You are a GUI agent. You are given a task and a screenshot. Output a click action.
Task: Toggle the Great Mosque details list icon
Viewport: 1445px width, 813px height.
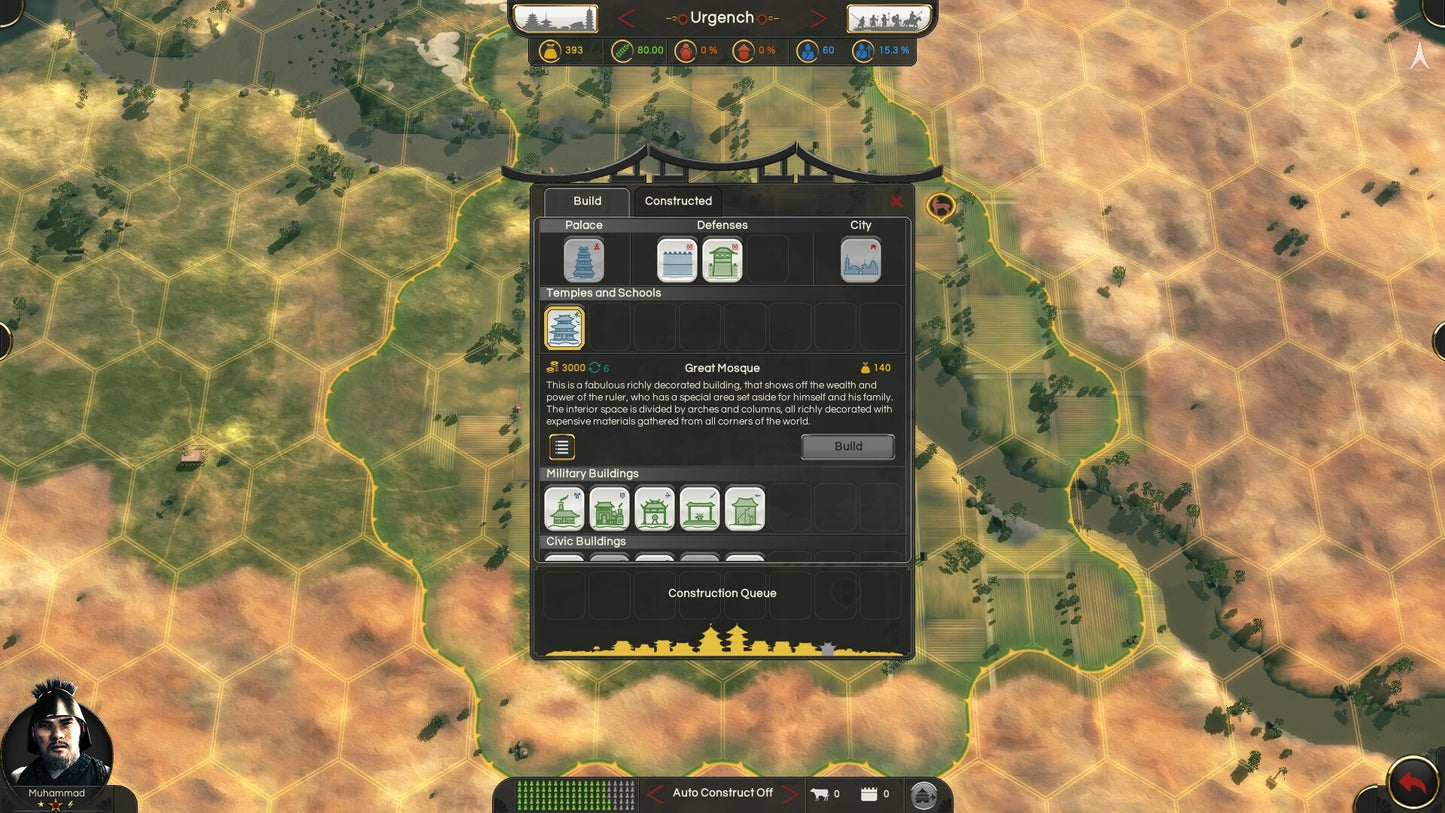coord(561,447)
